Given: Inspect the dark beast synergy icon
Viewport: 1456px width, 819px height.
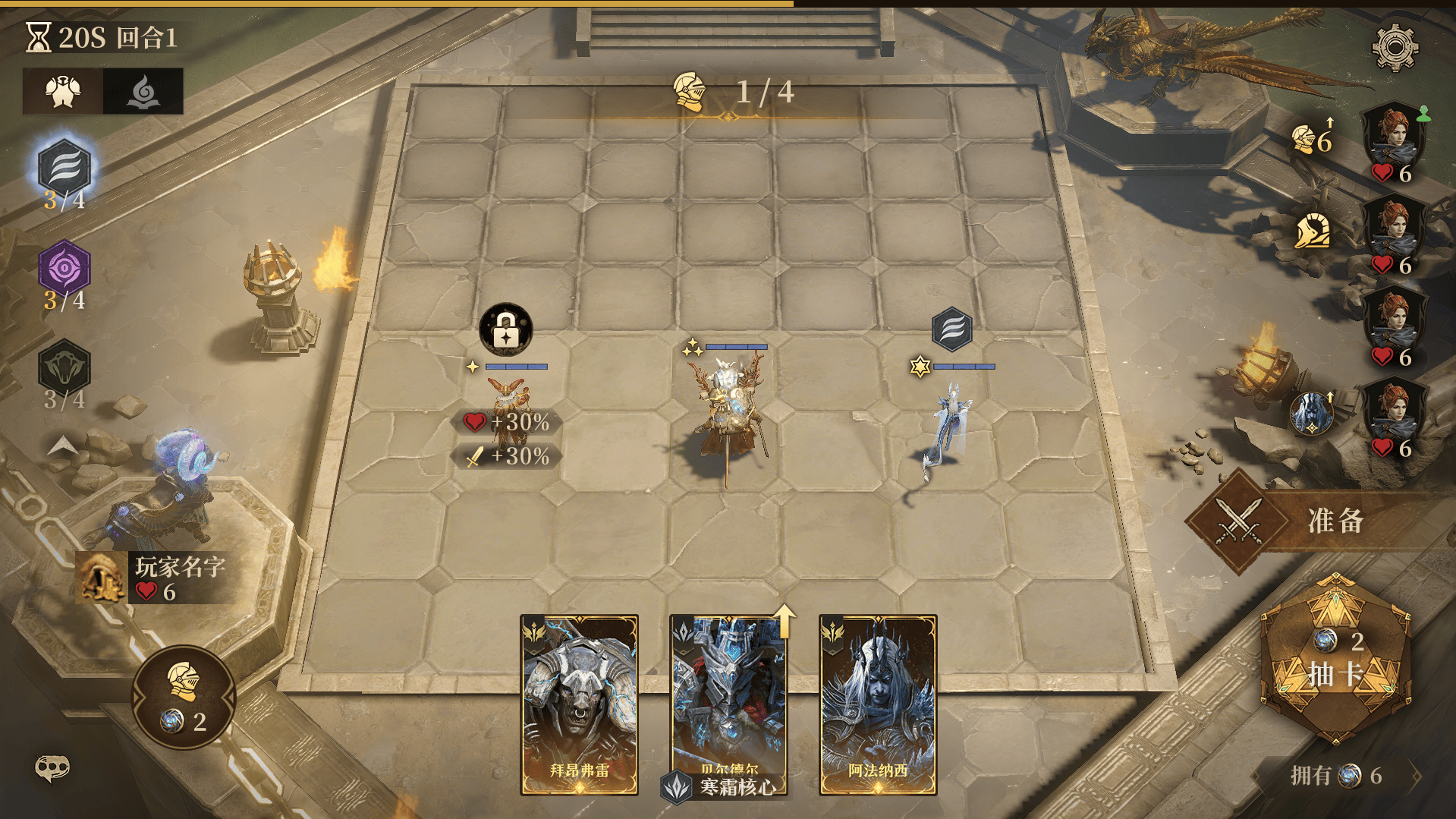Looking at the screenshot, I should (64, 367).
